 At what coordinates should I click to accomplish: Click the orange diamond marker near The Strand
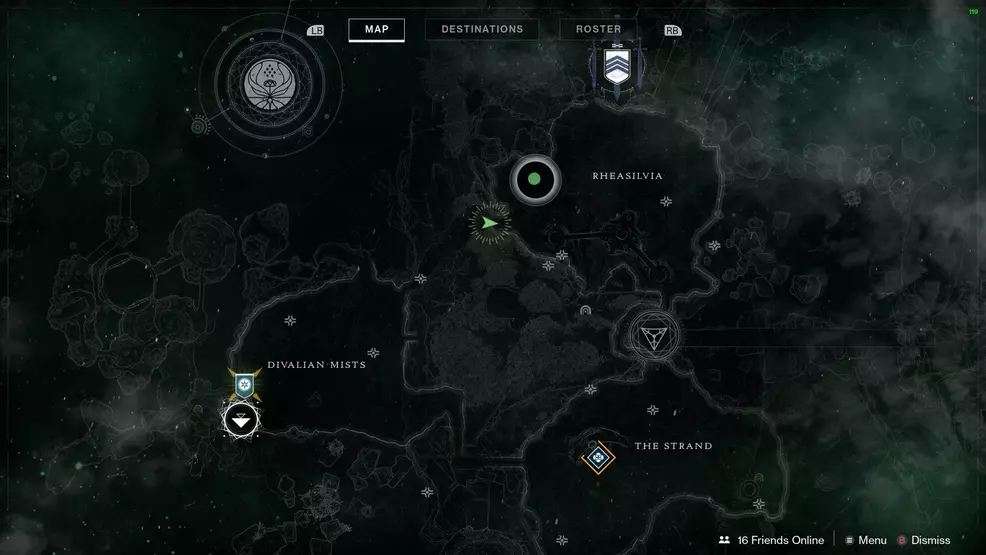[x=598, y=458]
